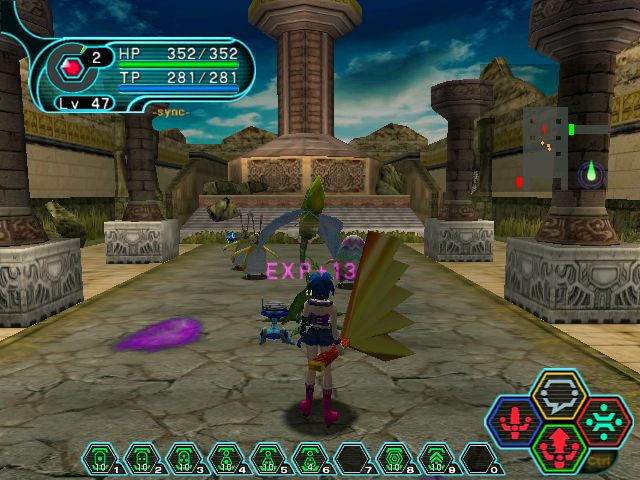Image resolution: width=640 pixels, height=480 pixels.
Task: Choose the red-bordered teal action icon
Action: (x=601, y=420)
